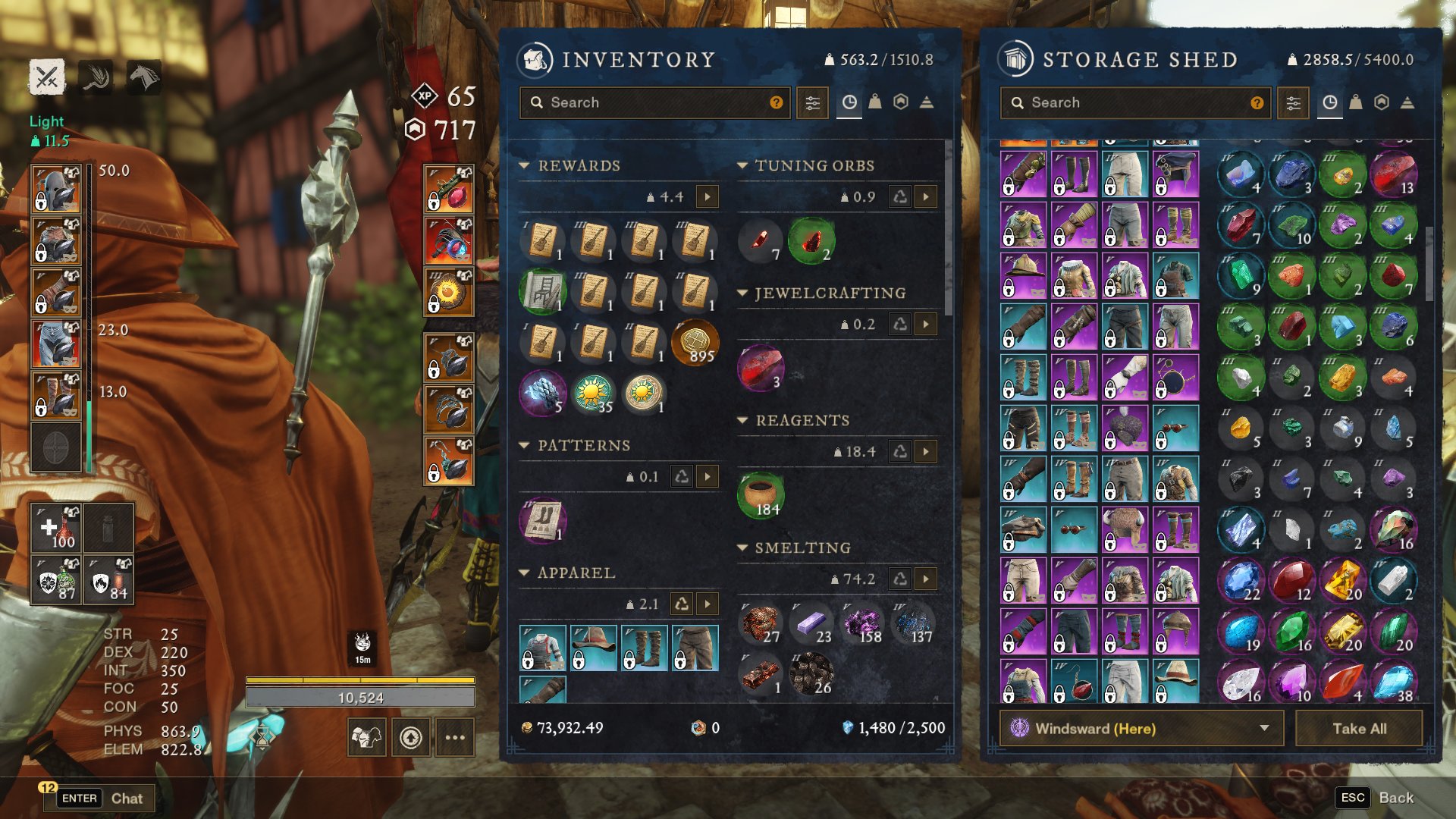Select the green chair furniture reward
Viewport: 1456px width, 819px height.
543,291
